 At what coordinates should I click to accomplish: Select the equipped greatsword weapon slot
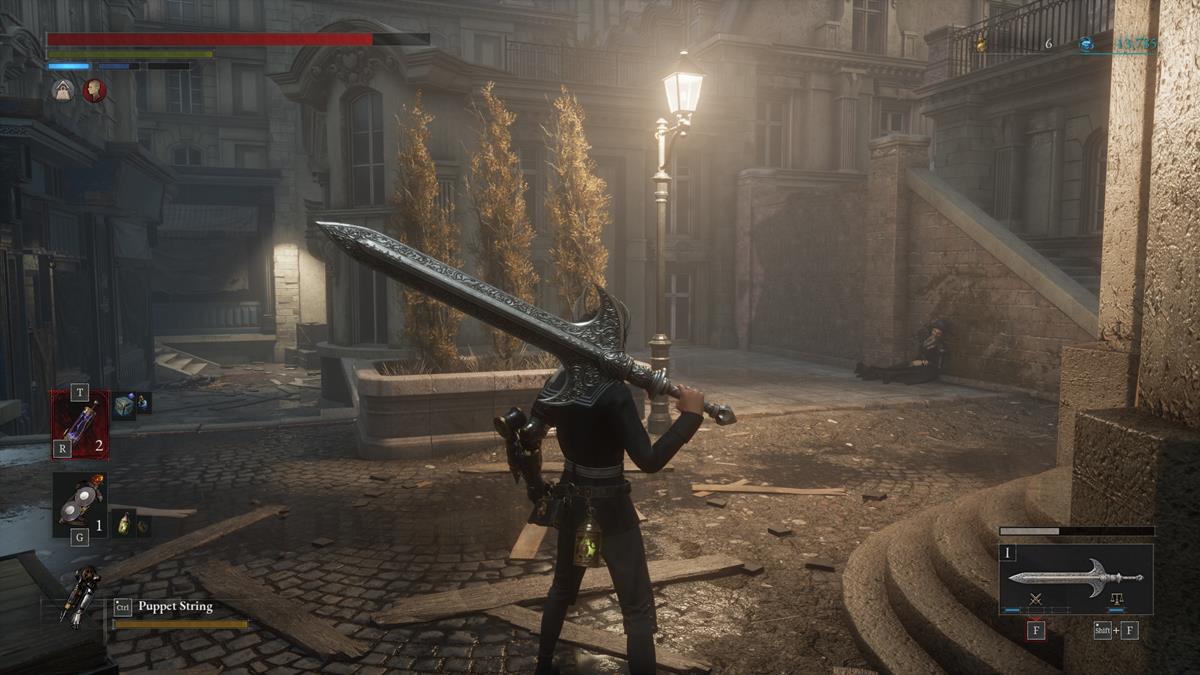click(1075, 578)
